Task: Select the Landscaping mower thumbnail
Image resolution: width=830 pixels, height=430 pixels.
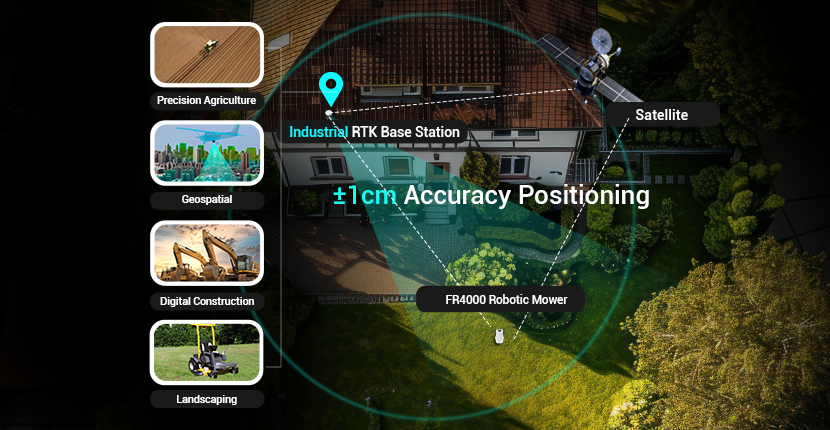Action: click(206, 351)
